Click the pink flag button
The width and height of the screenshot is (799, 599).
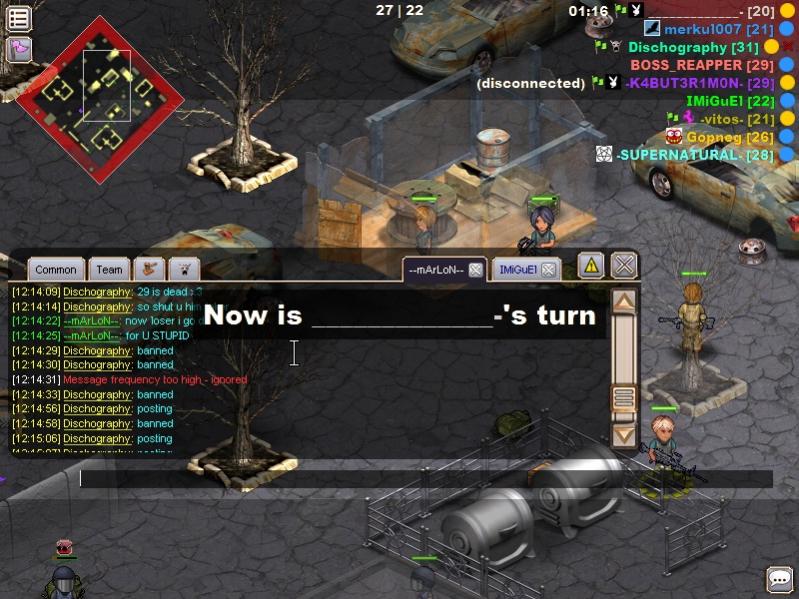point(18,49)
